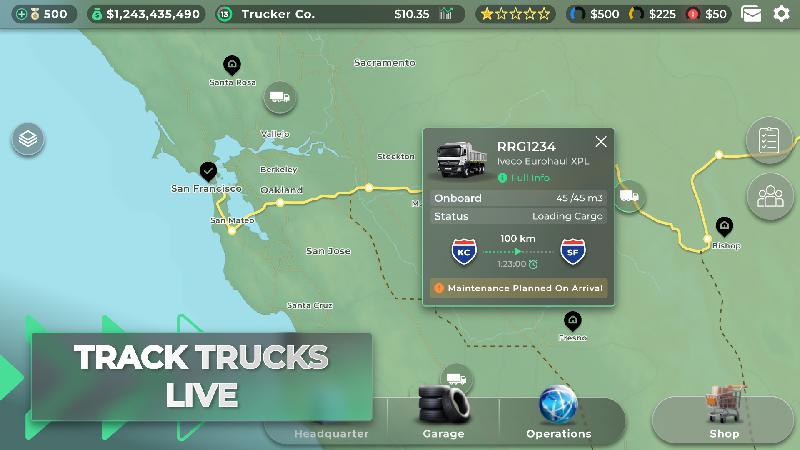Check the mail envelope inbox
800x450 pixels.
[751, 14]
